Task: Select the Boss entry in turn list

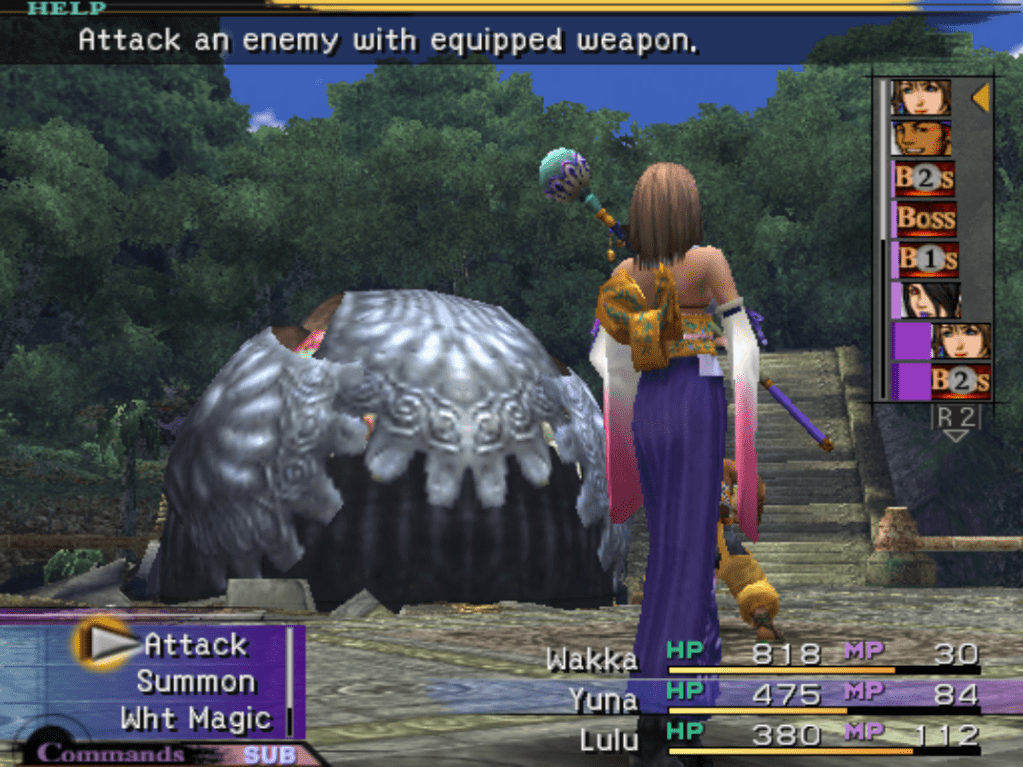Action: coord(925,218)
